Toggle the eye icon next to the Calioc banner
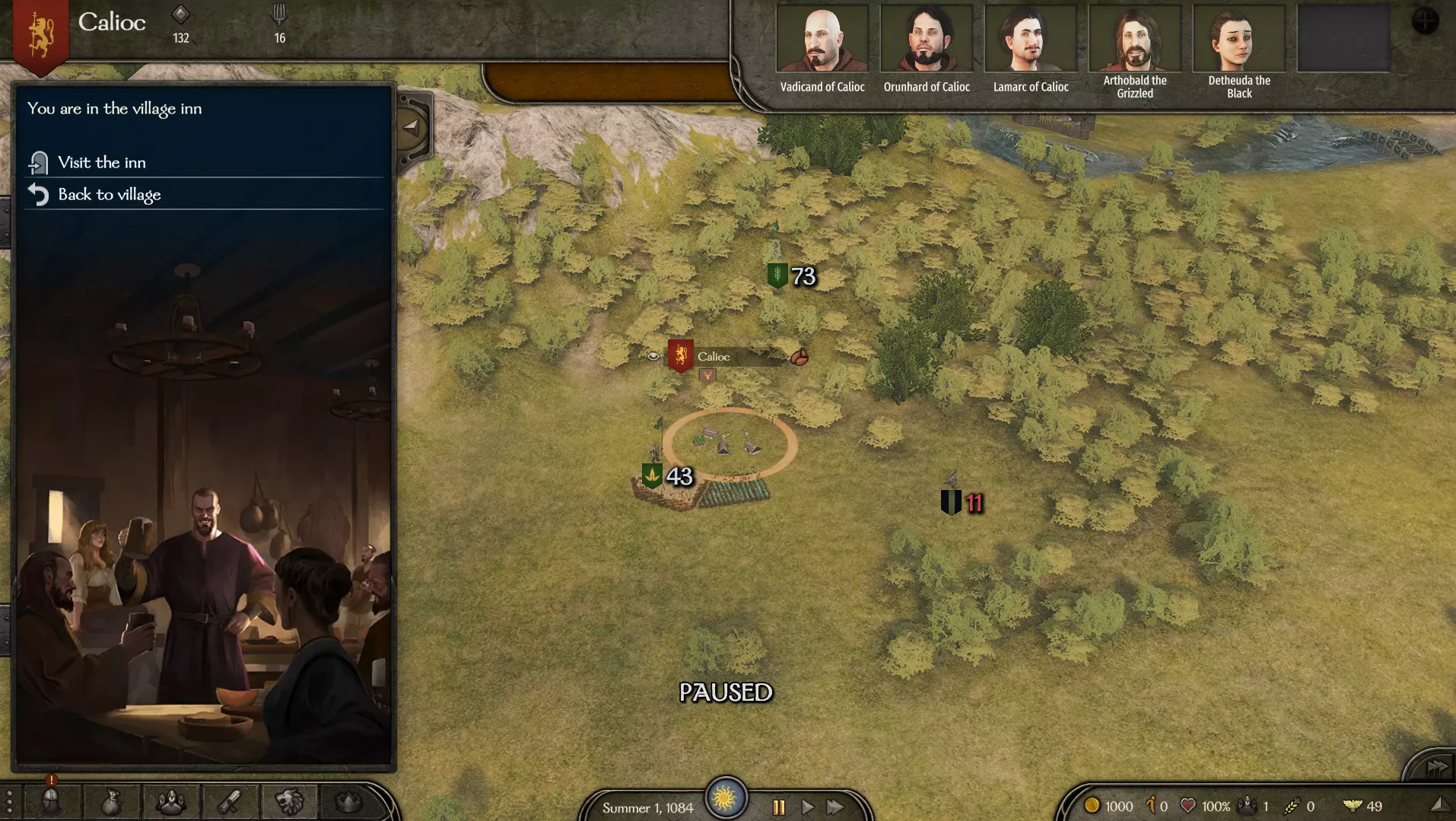Image resolution: width=1456 pixels, height=821 pixels. pyautogui.click(x=653, y=355)
